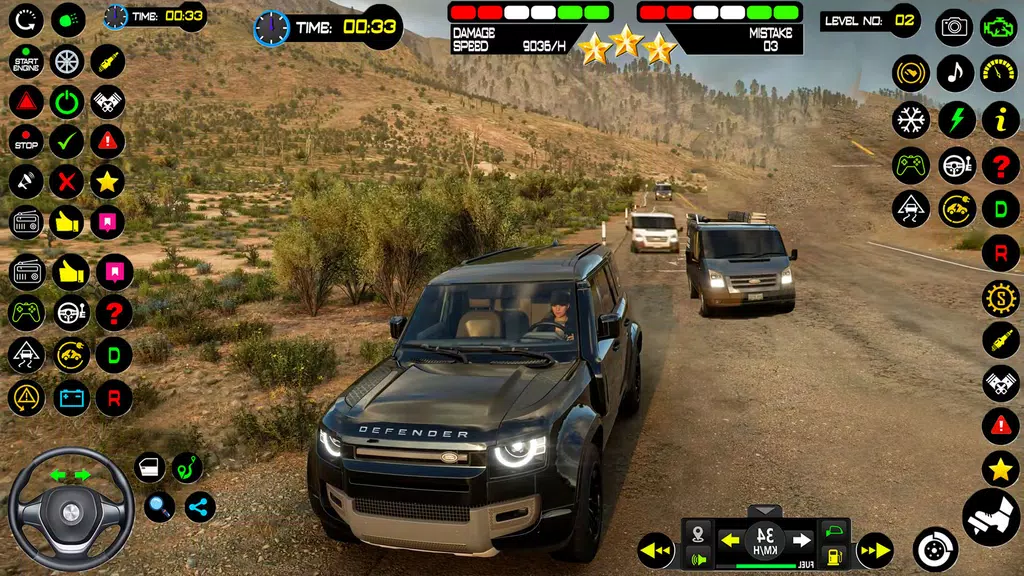Screen dimensions: 1024x576
Task: Click the green lightning bolt icon
Action: click(956, 120)
